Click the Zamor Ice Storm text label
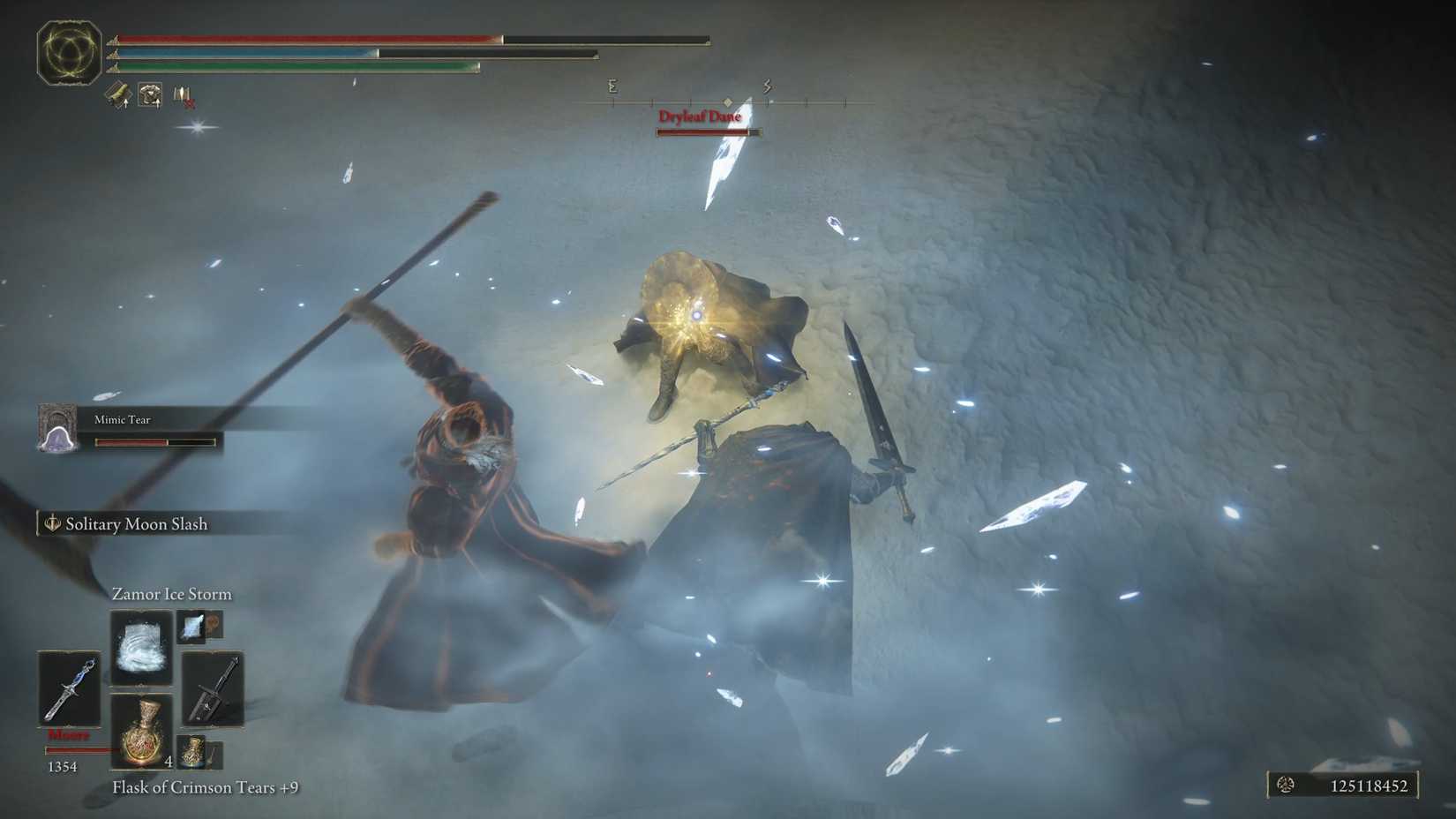This screenshot has width=1456, height=819. [x=171, y=594]
